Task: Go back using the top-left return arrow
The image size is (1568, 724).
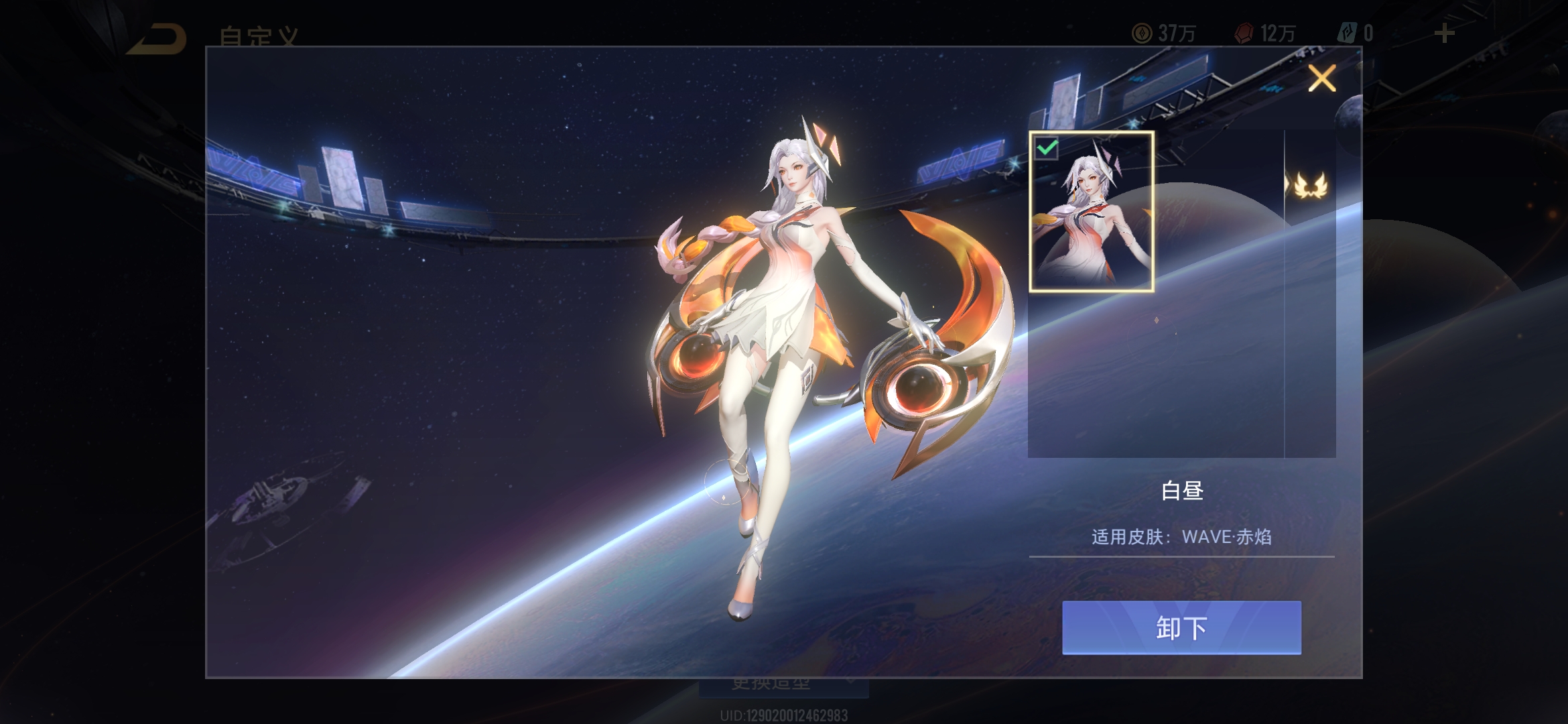Action: tap(157, 38)
